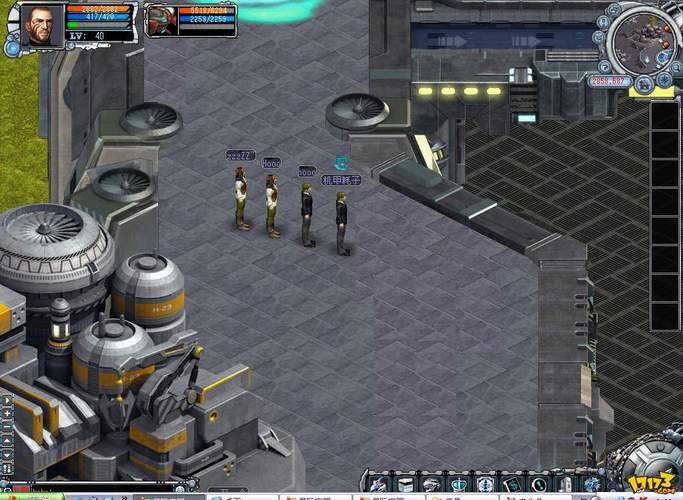This screenshot has width=683, height=500.
Task: Select the red mech companion portrait
Action: point(160,20)
